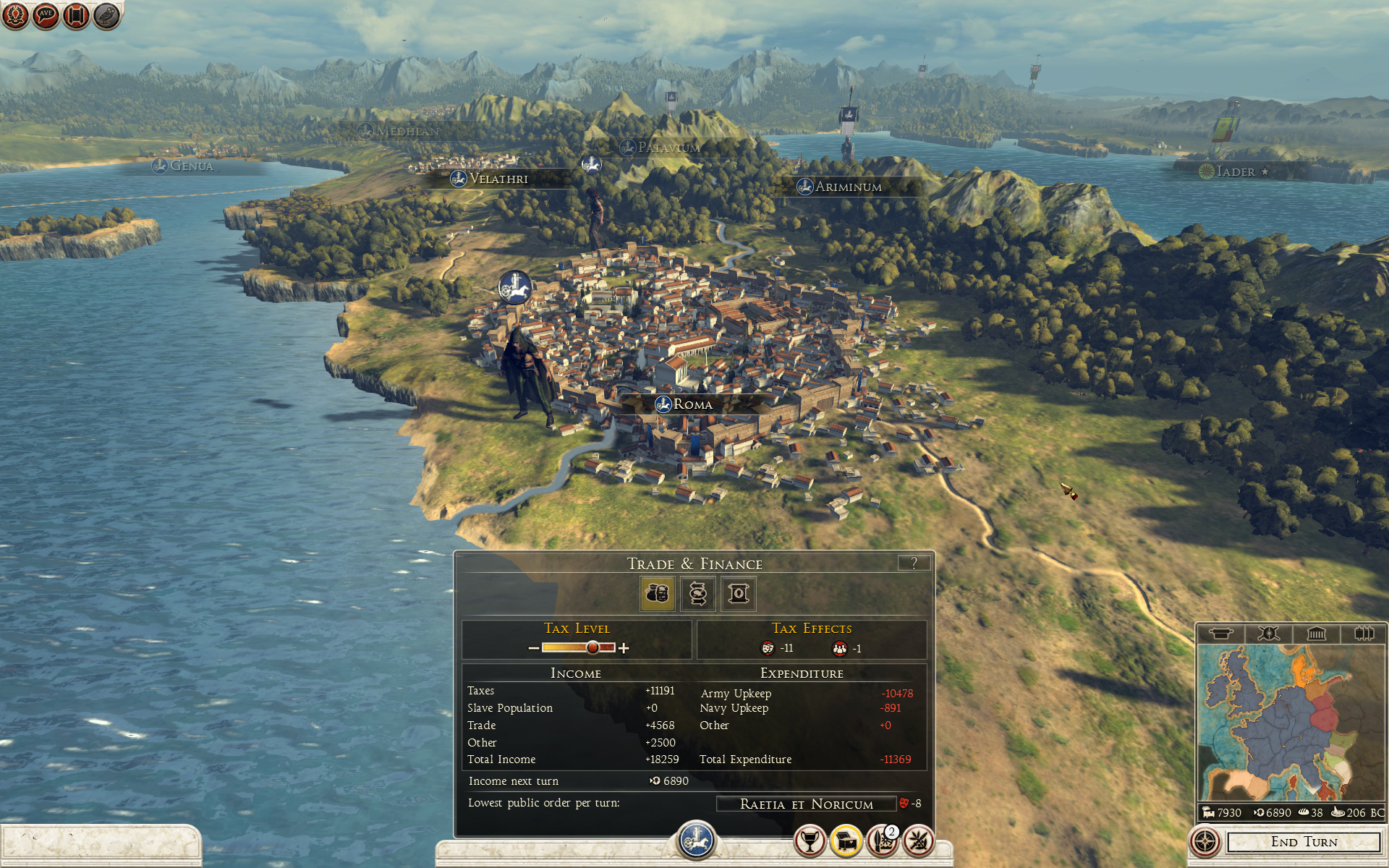
Task: Open the scroll tab above minimap
Action: point(1220,634)
